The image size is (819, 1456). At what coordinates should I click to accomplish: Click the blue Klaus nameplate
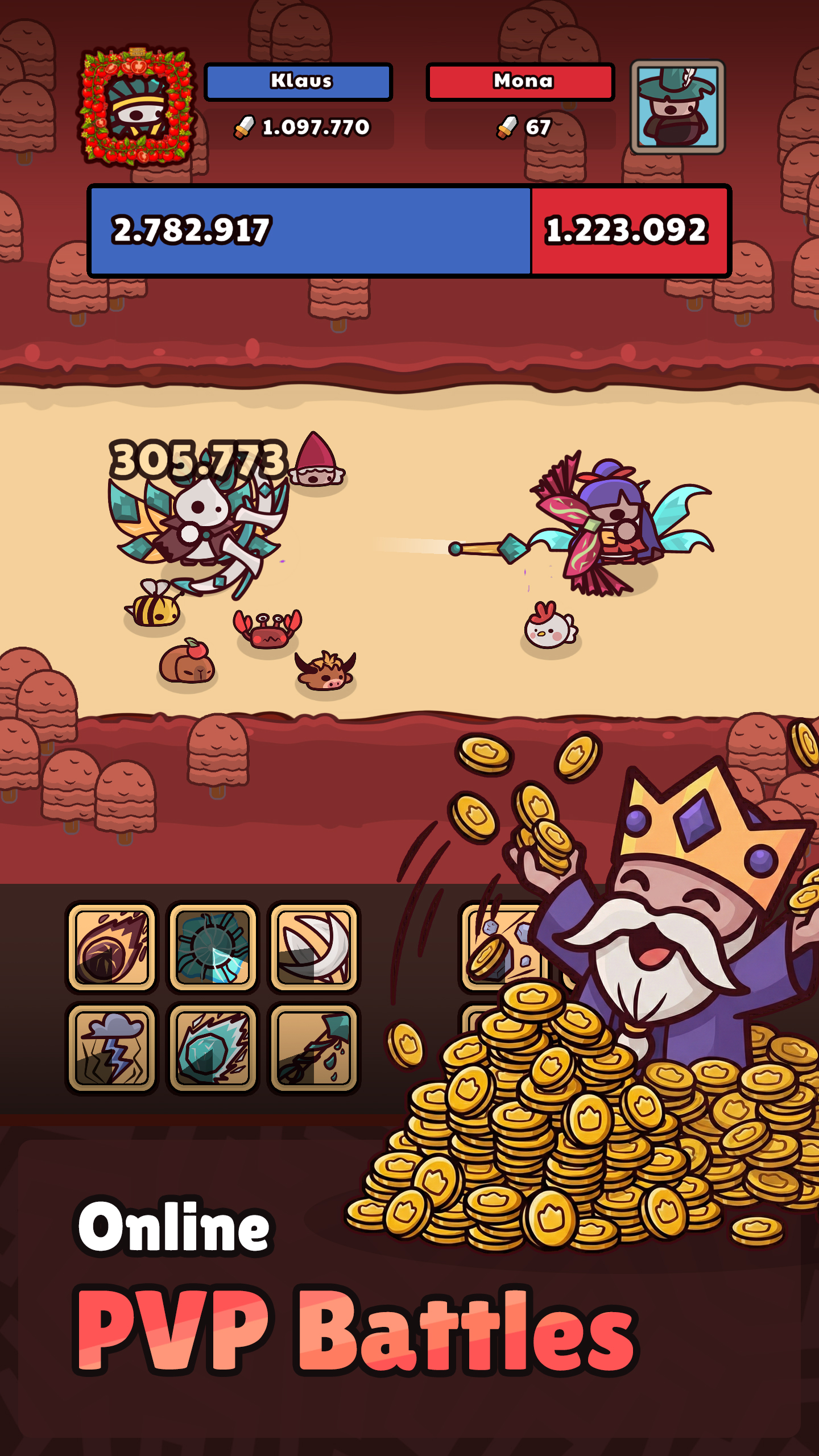(298, 81)
